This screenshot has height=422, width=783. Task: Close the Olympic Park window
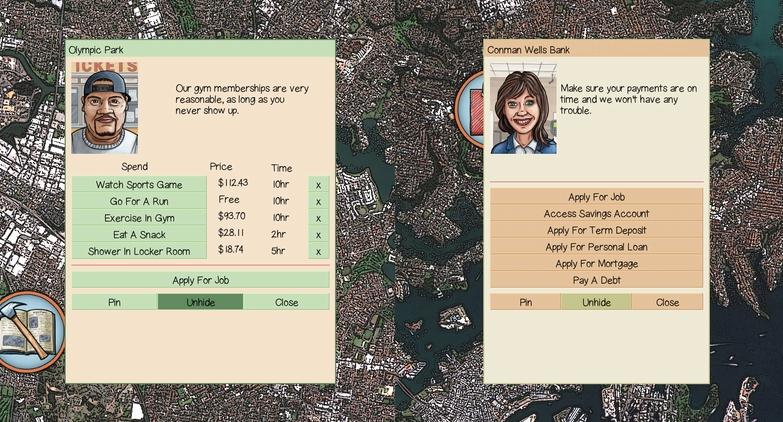(286, 302)
